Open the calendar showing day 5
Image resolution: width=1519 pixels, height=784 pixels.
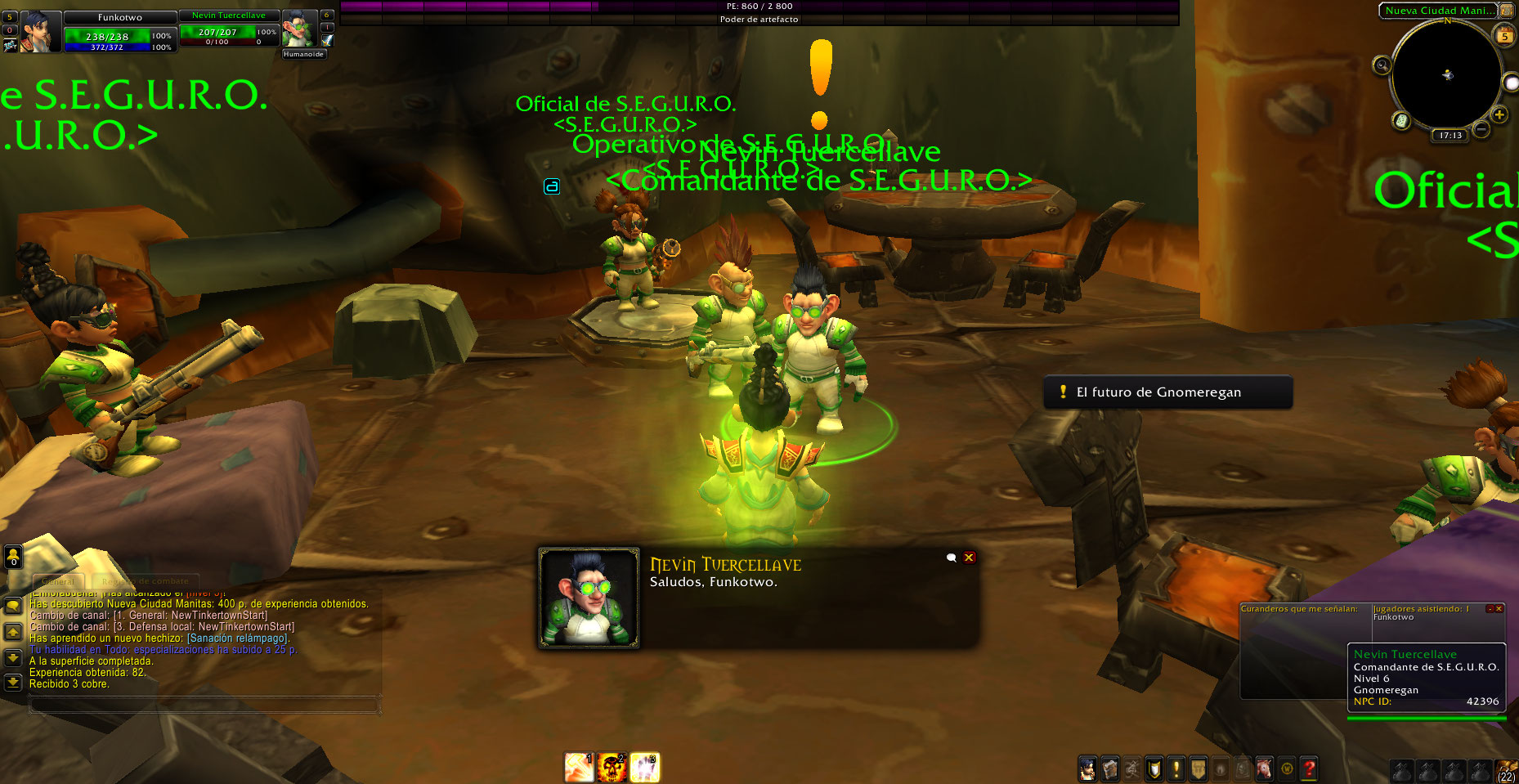(1504, 36)
